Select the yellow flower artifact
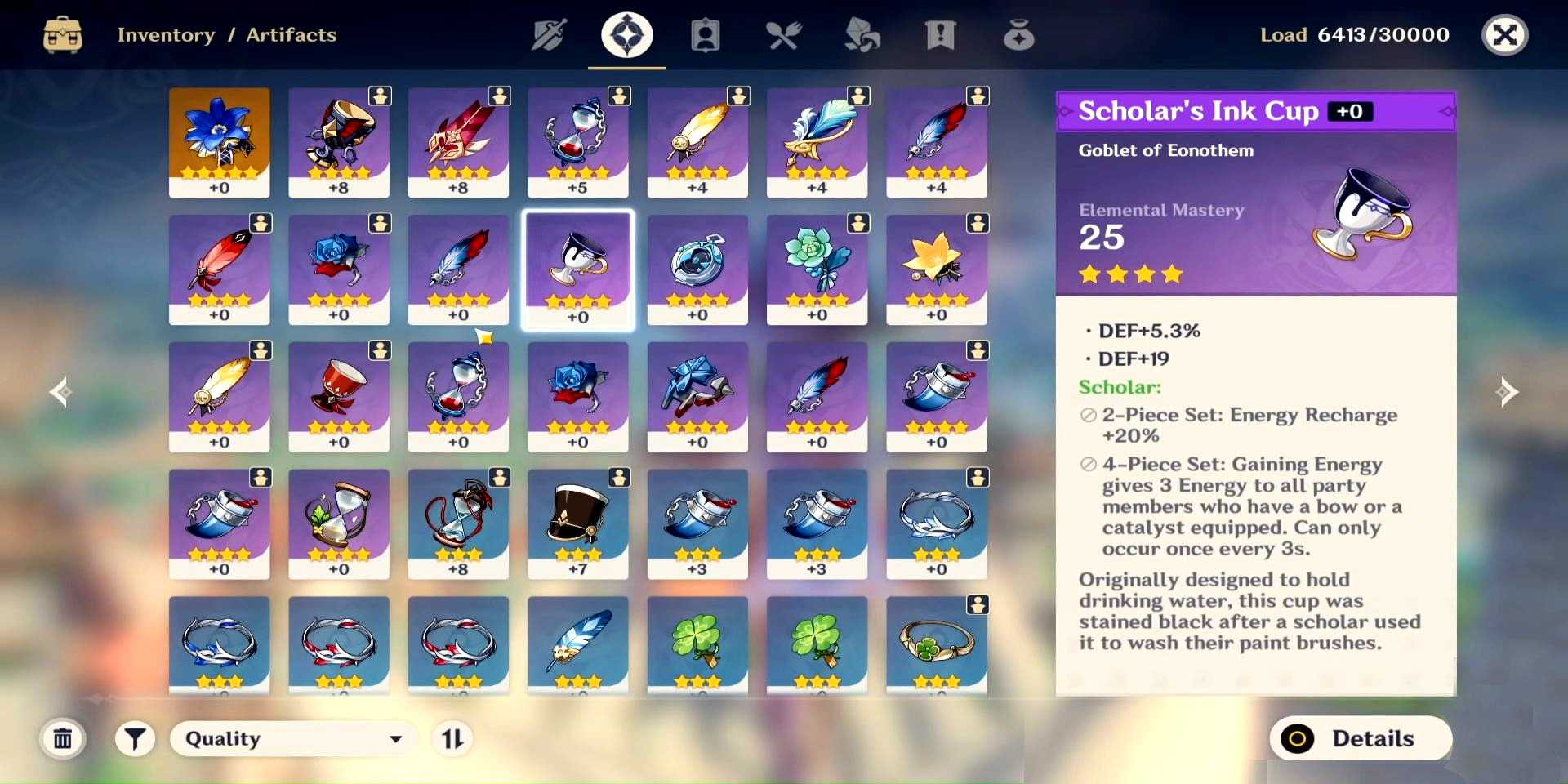1568x784 pixels. pos(937,269)
